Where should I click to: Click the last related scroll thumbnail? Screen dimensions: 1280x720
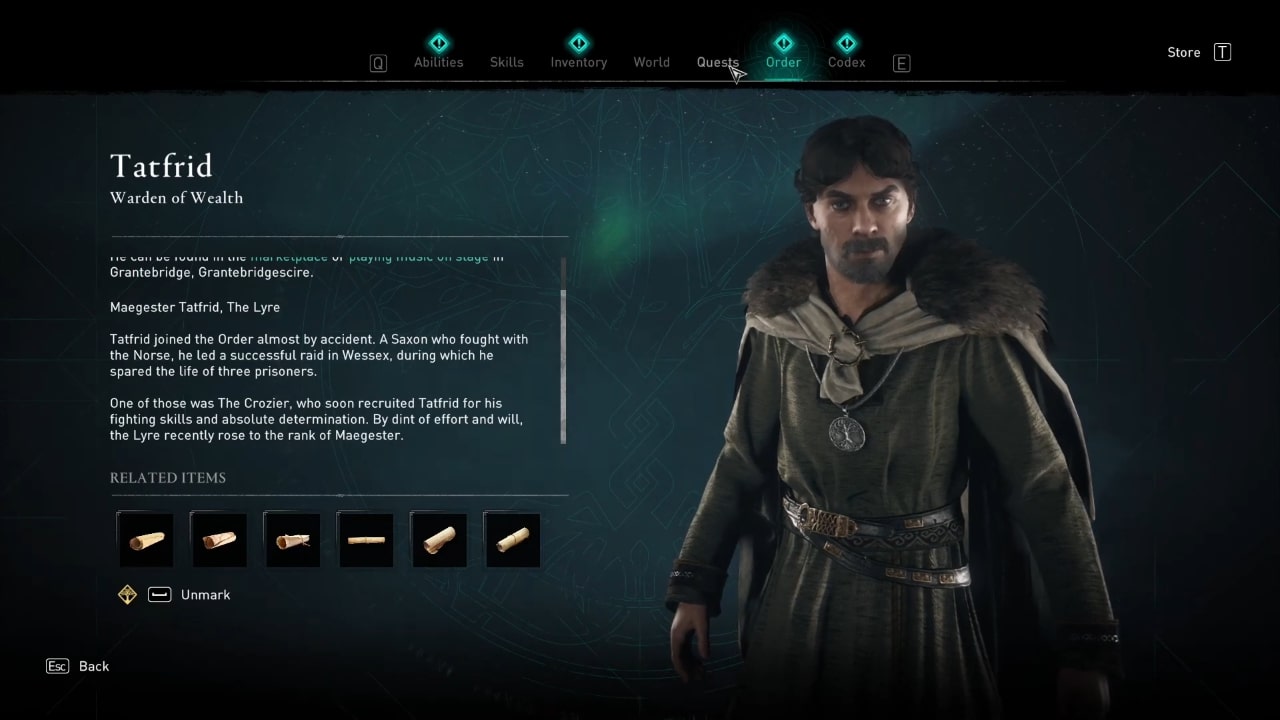coord(512,539)
